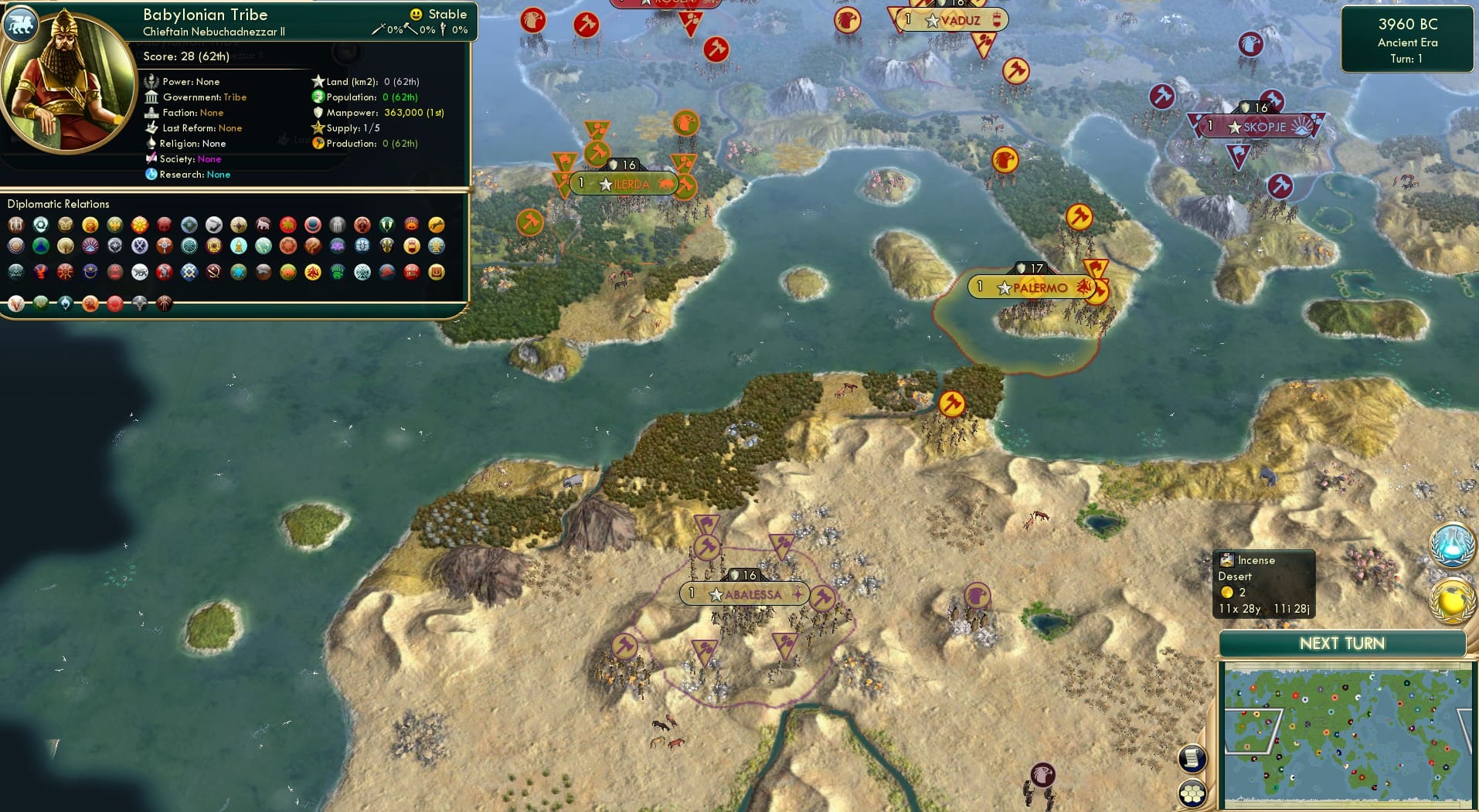The width and height of the screenshot is (1479, 812).
Task: Click the Next Turn button
Action: (1345, 643)
